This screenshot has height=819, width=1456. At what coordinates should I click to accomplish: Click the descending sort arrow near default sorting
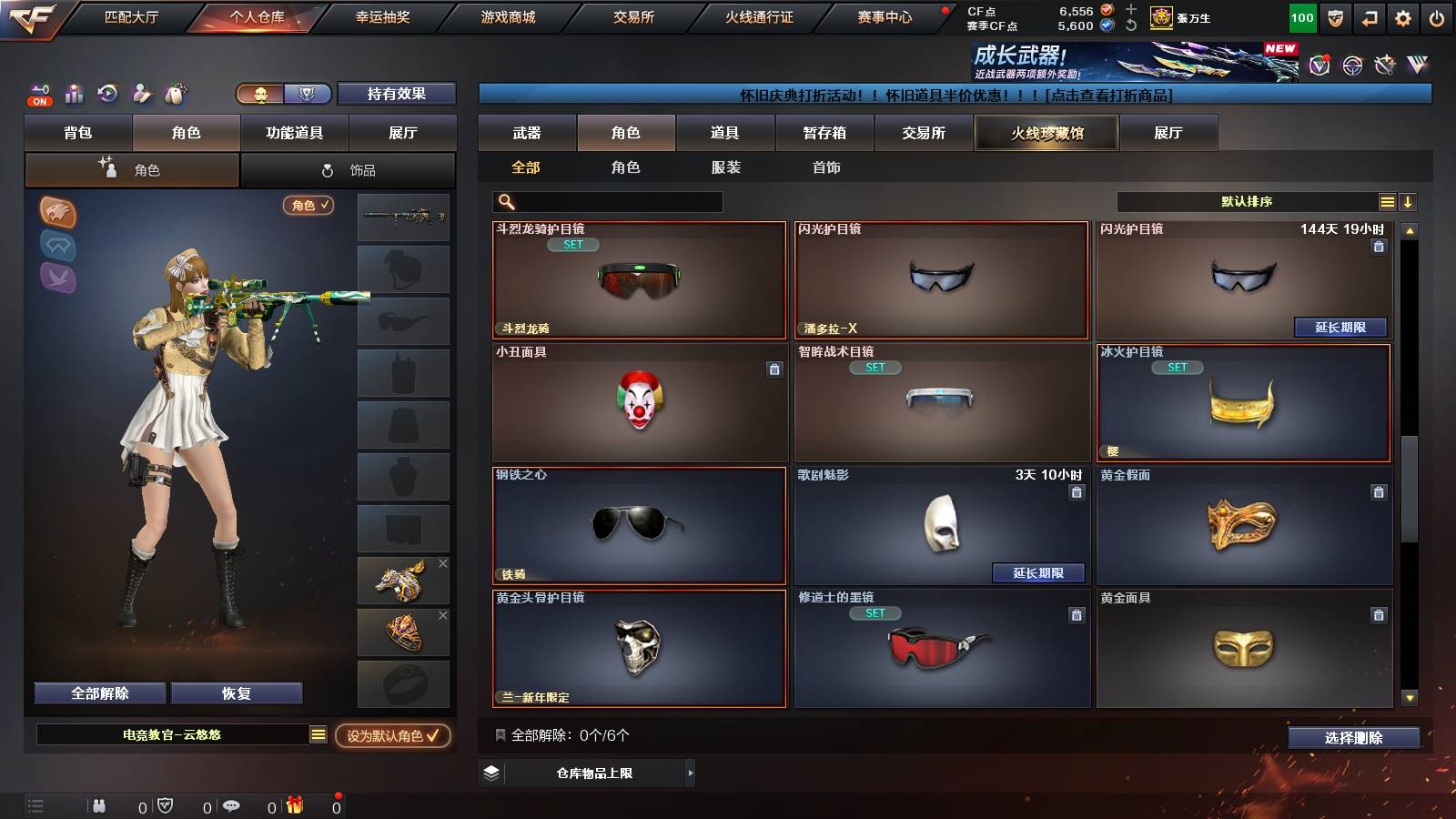[1408, 202]
